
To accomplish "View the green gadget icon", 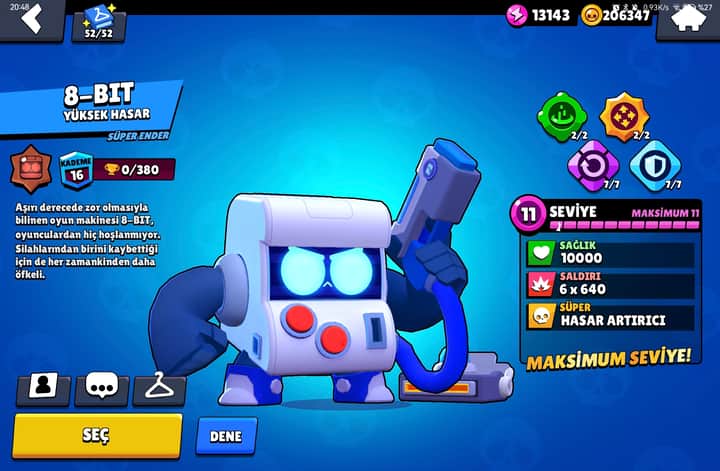I will coord(562,116).
